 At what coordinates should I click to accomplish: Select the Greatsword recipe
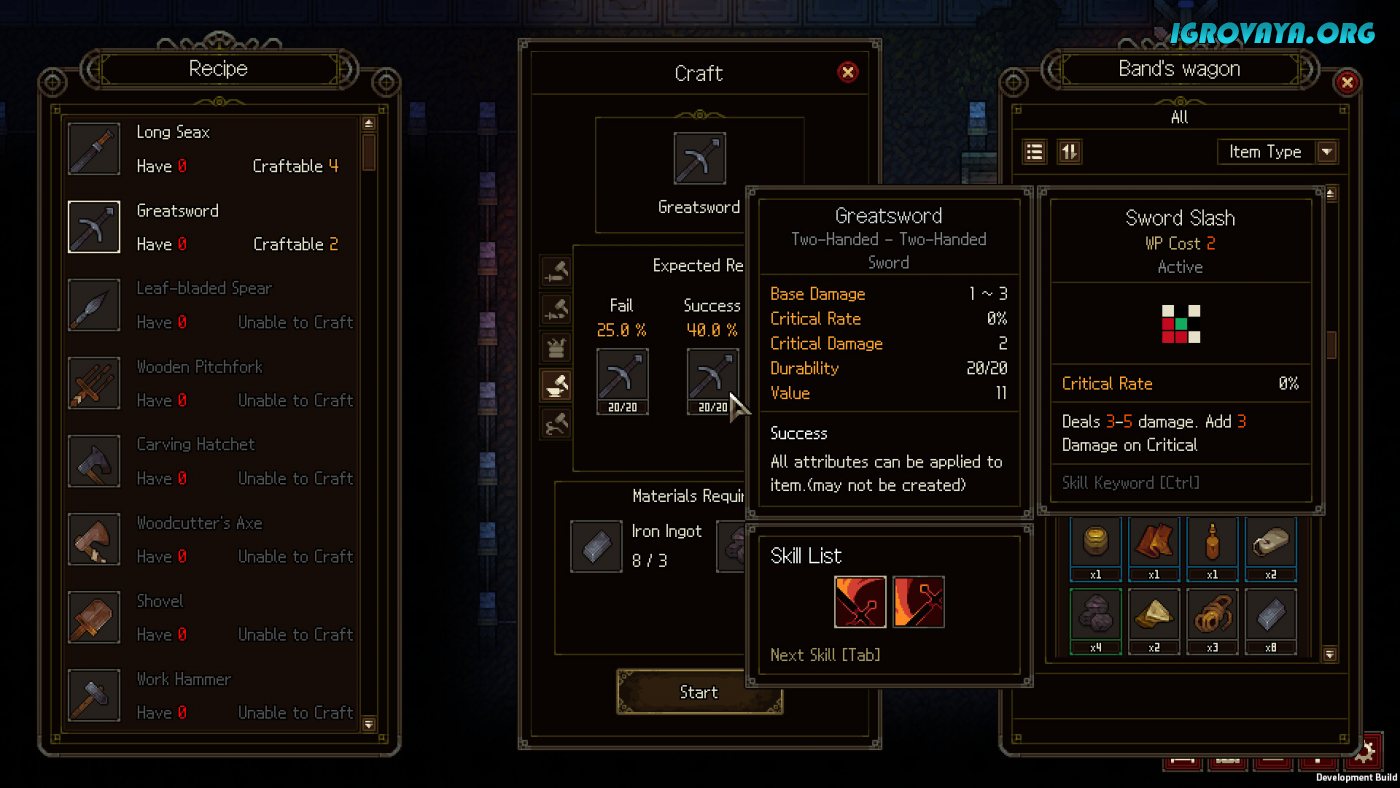pos(210,227)
